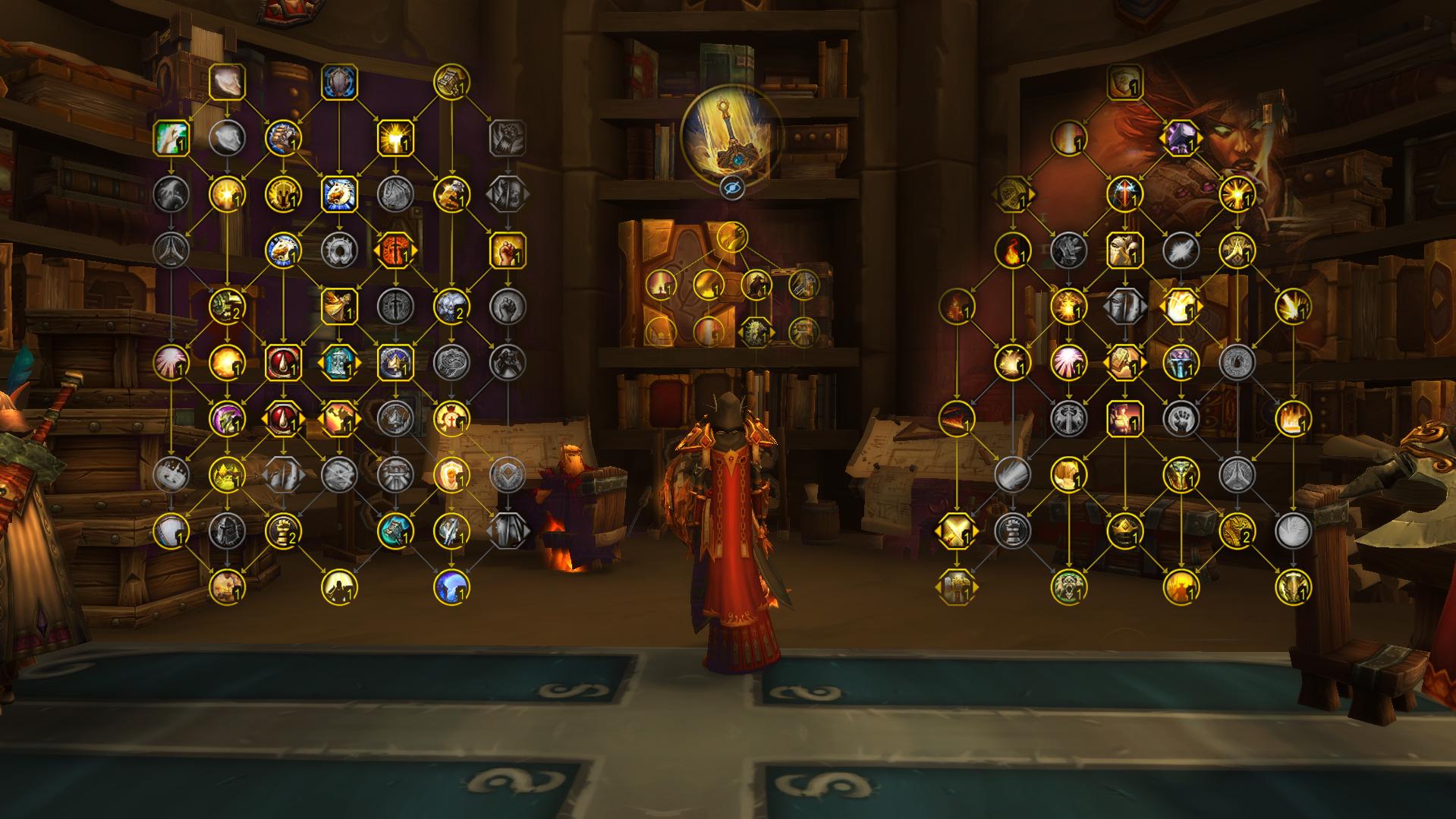The width and height of the screenshot is (1456, 819).
Task: Pick the purple hooded head talent
Action: (227, 419)
